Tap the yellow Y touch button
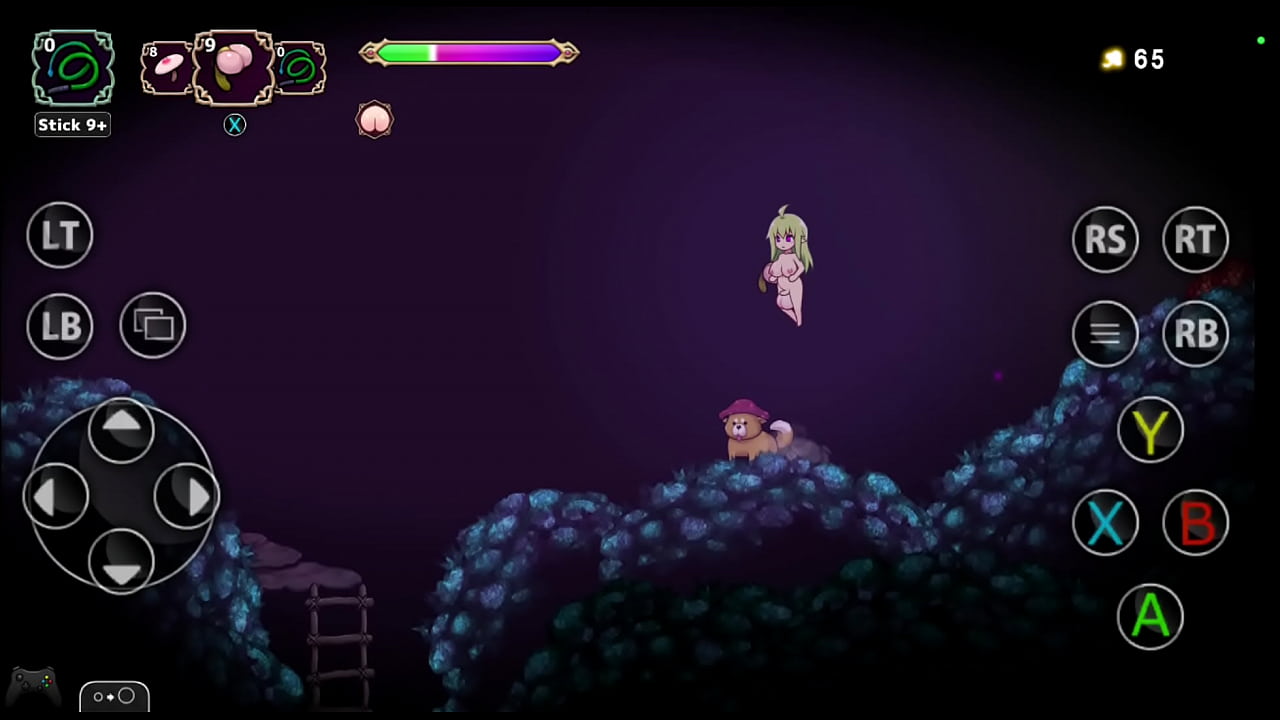The image size is (1280, 720). pyautogui.click(x=1150, y=430)
